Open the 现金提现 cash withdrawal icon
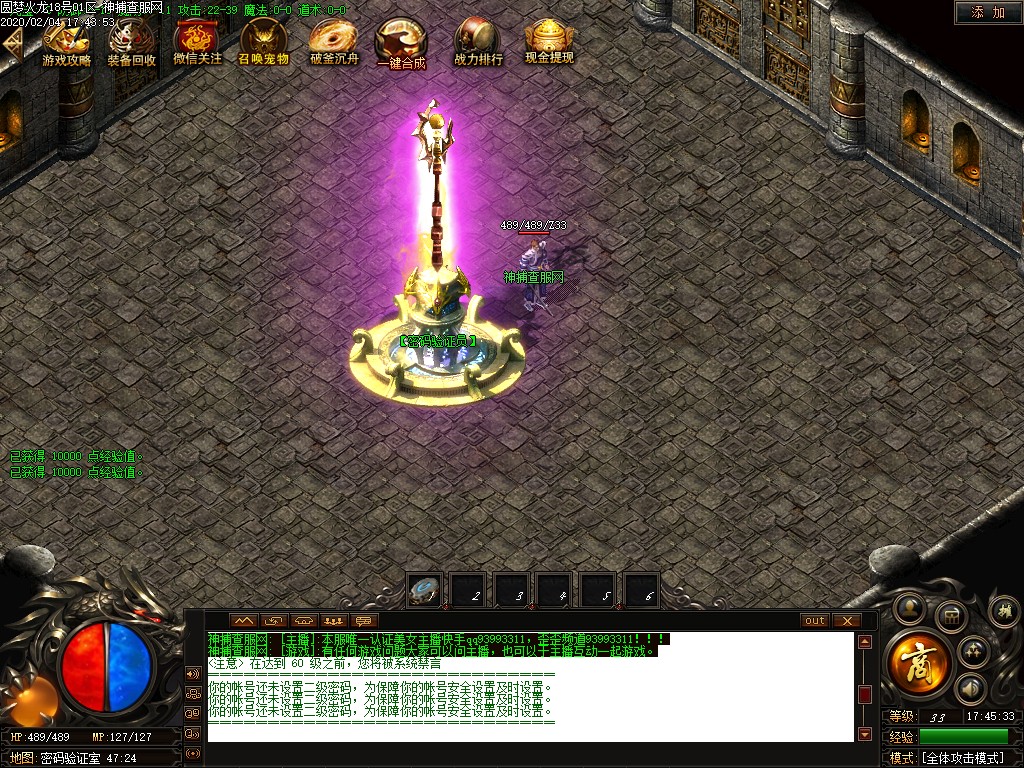This screenshot has width=1024, height=768. point(549,43)
